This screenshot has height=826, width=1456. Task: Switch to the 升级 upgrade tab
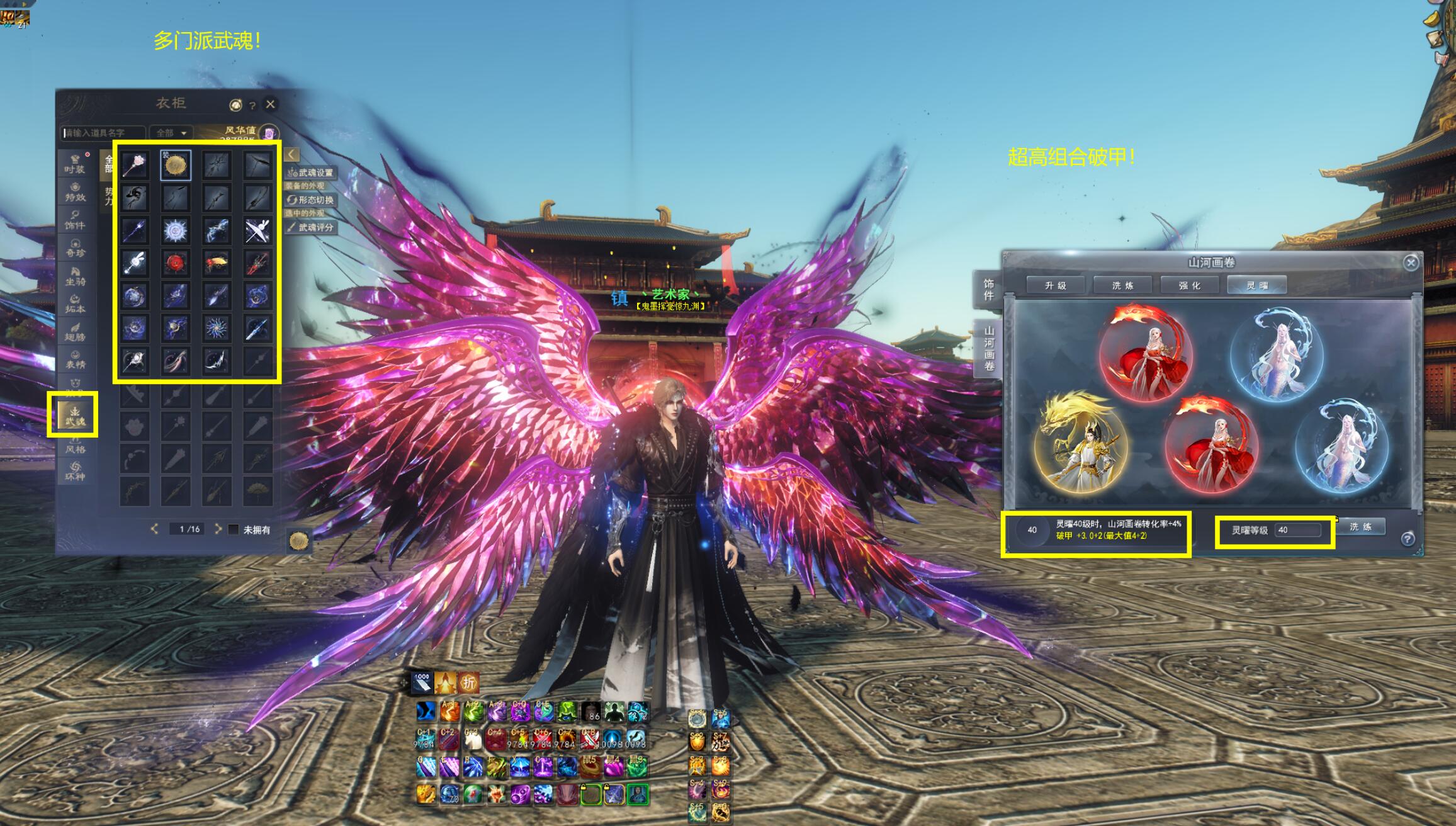(x=1056, y=285)
